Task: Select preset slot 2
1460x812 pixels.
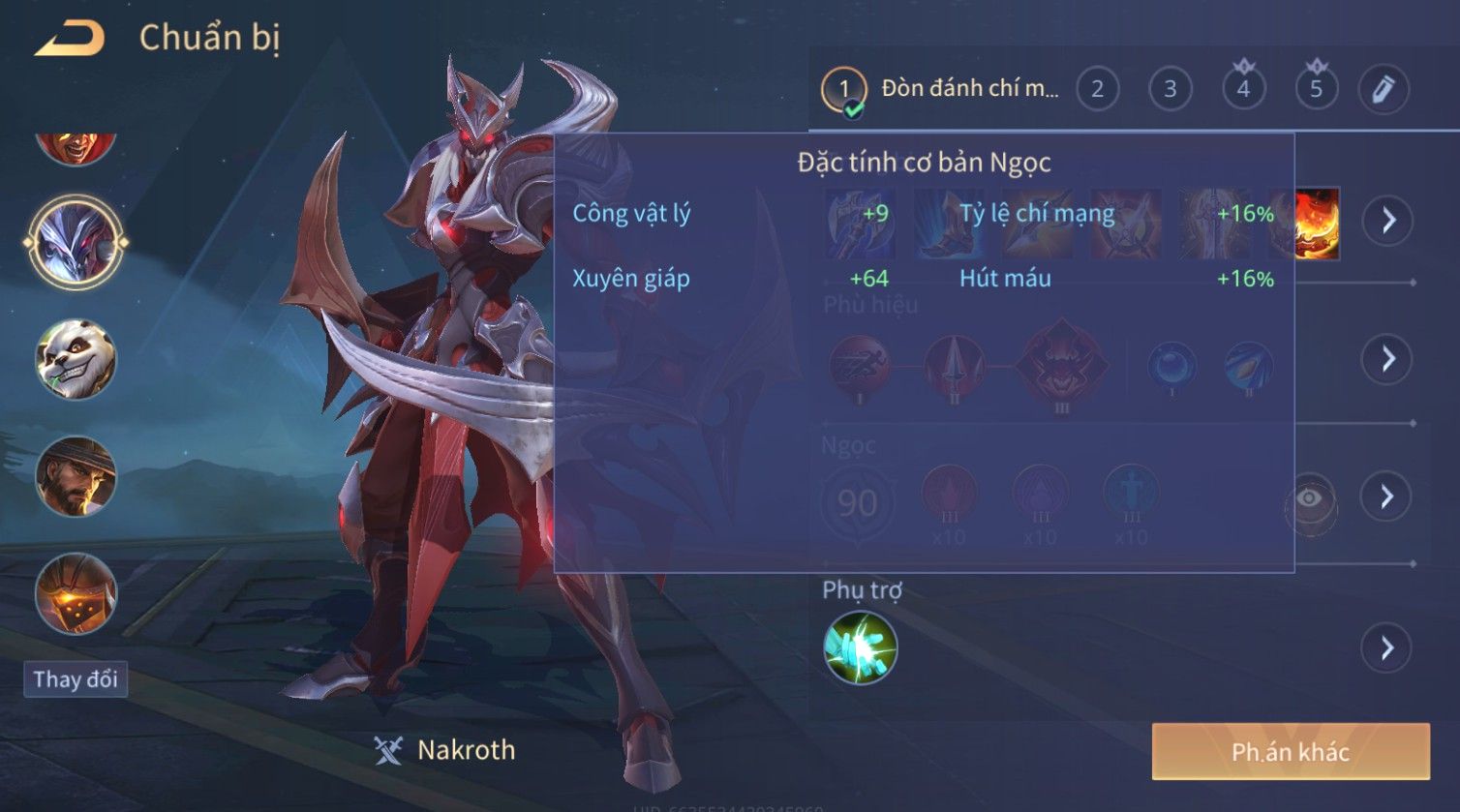Action: click(1097, 90)
